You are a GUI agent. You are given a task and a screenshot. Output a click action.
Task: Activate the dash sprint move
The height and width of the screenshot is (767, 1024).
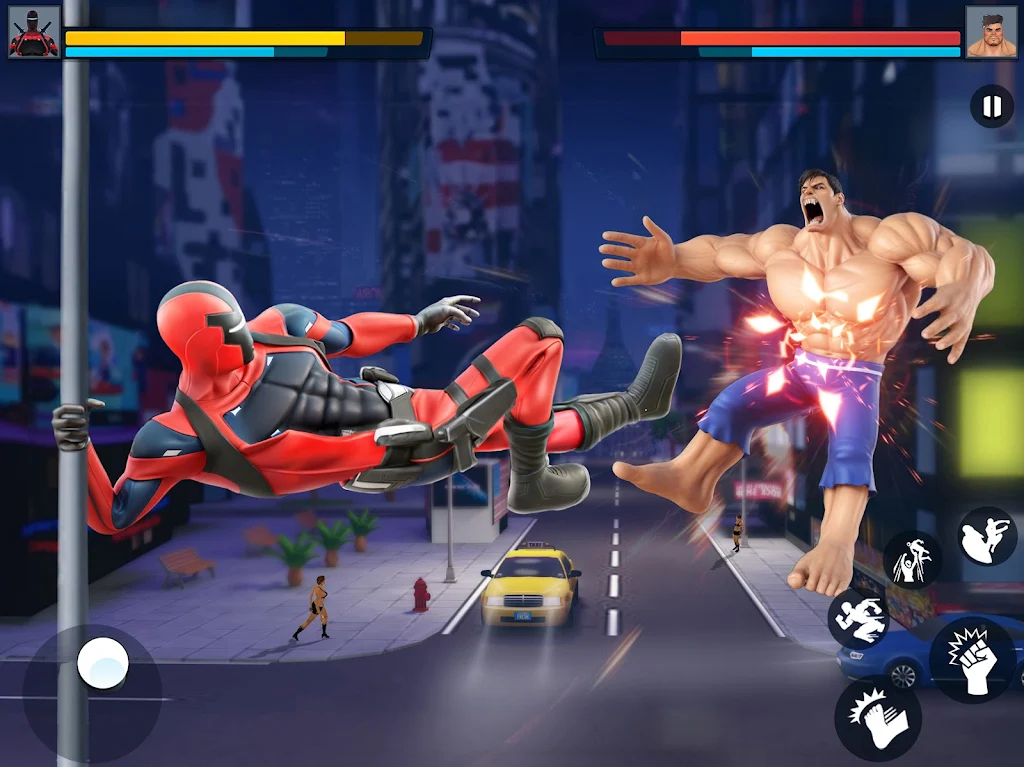(860, 619)
